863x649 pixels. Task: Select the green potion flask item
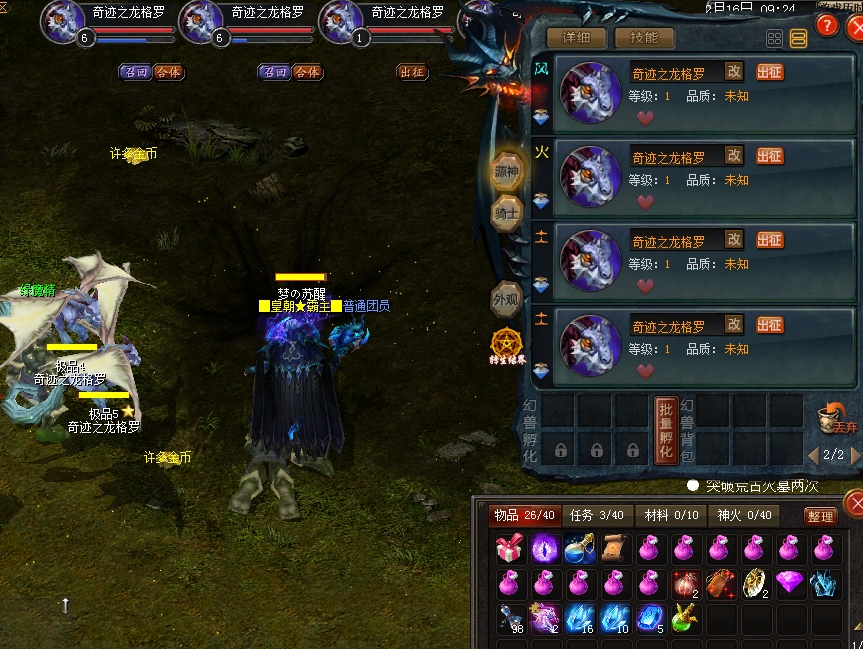pyautogui.click(x=686, y=619)
